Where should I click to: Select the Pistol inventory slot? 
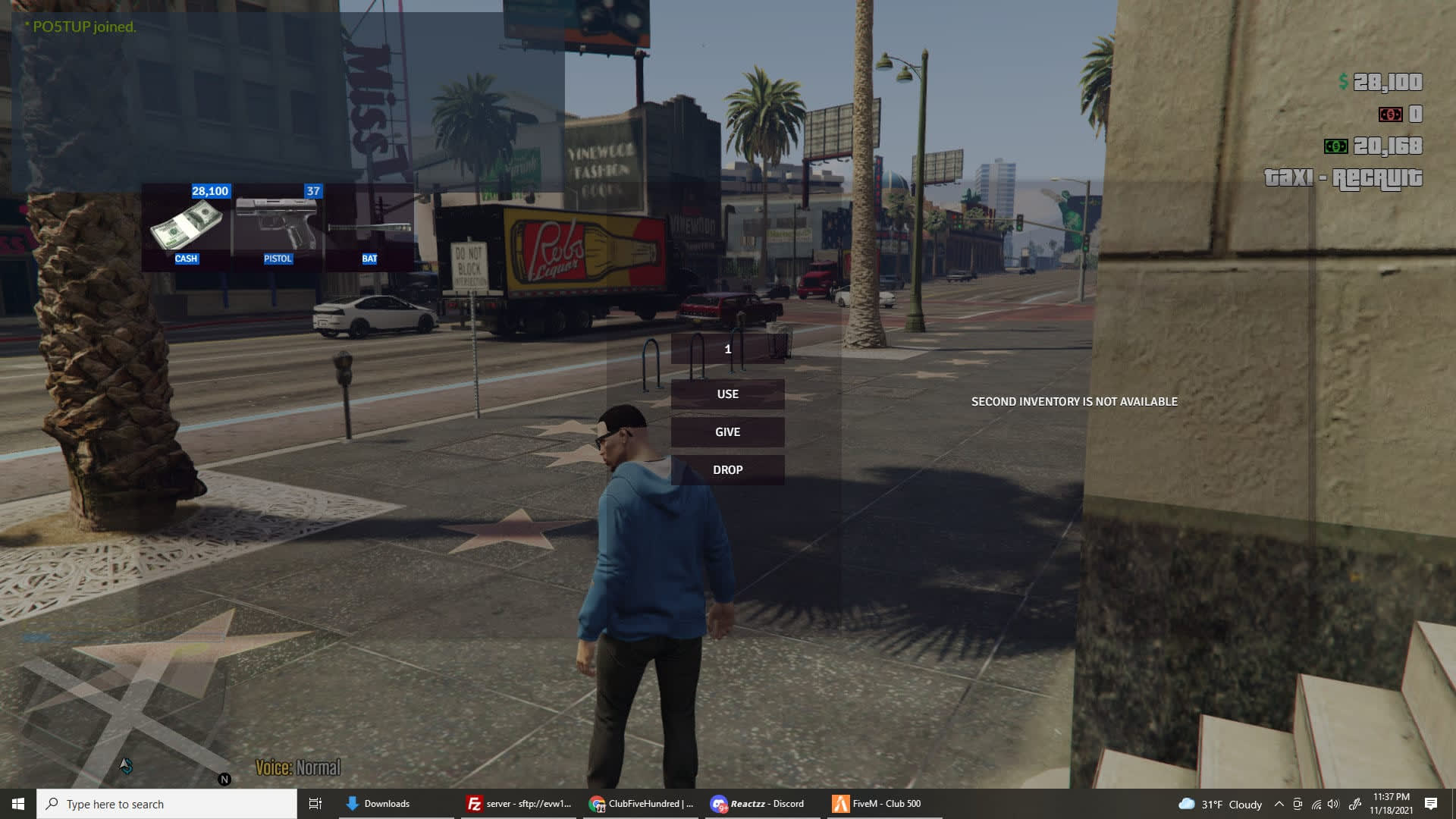278,227
